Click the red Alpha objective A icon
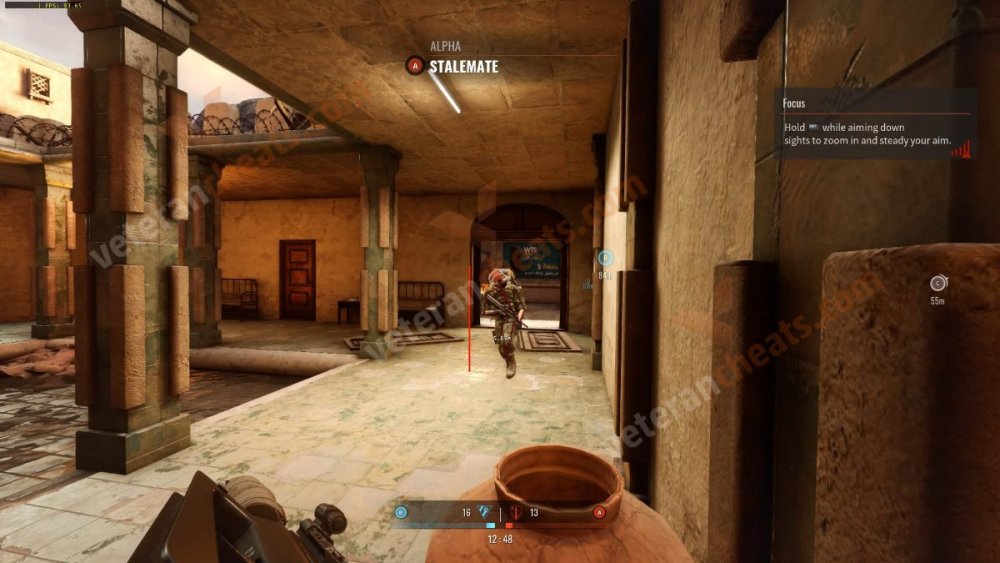Image resolution: width=1000 pixels, height=563 pixels. coord(414,66)
